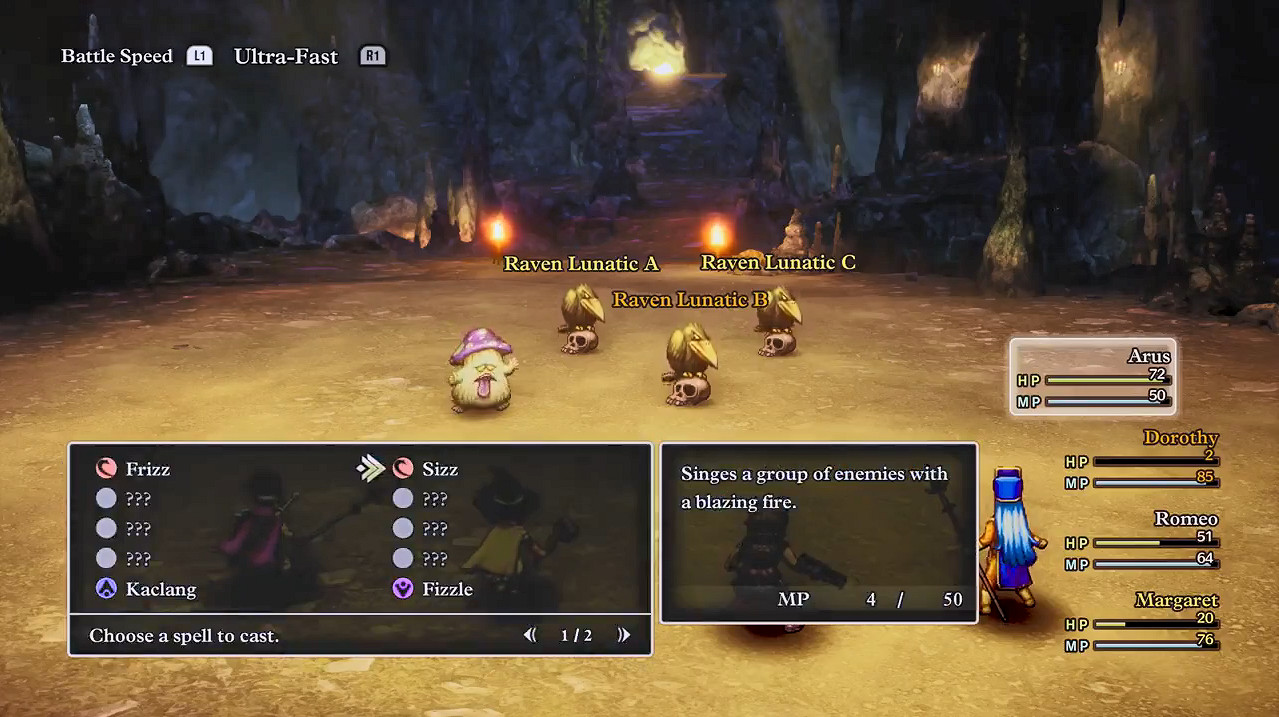Target Raven Lunatic B
Viewport: 1279px width, 717px height.
point(689,365)
